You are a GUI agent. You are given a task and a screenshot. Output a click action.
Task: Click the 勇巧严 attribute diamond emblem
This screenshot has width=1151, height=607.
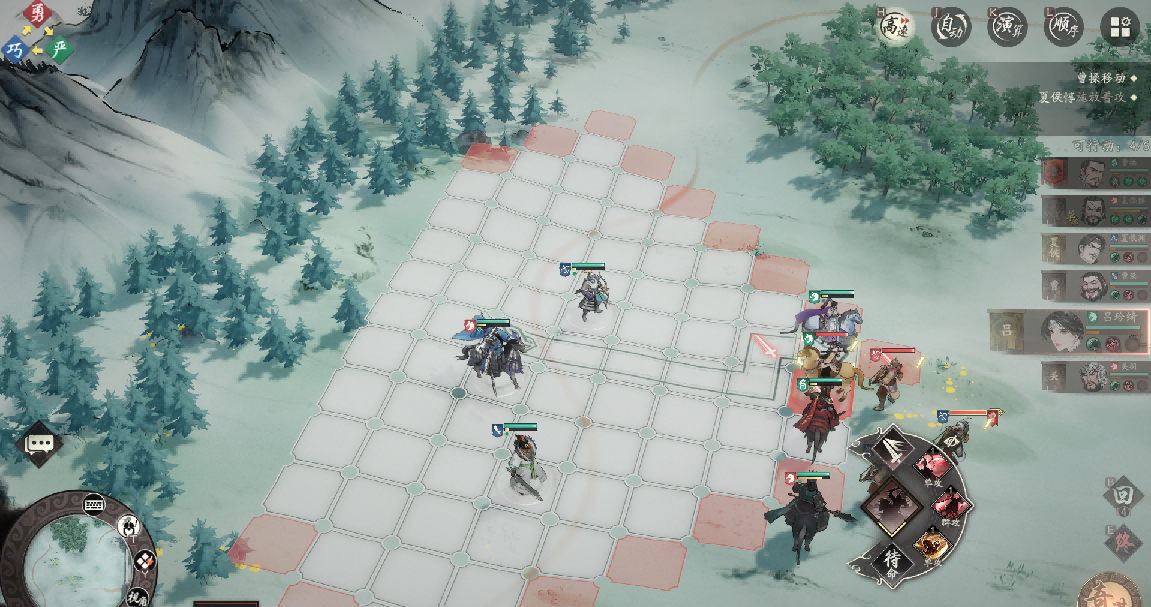(x=37, y=32)
